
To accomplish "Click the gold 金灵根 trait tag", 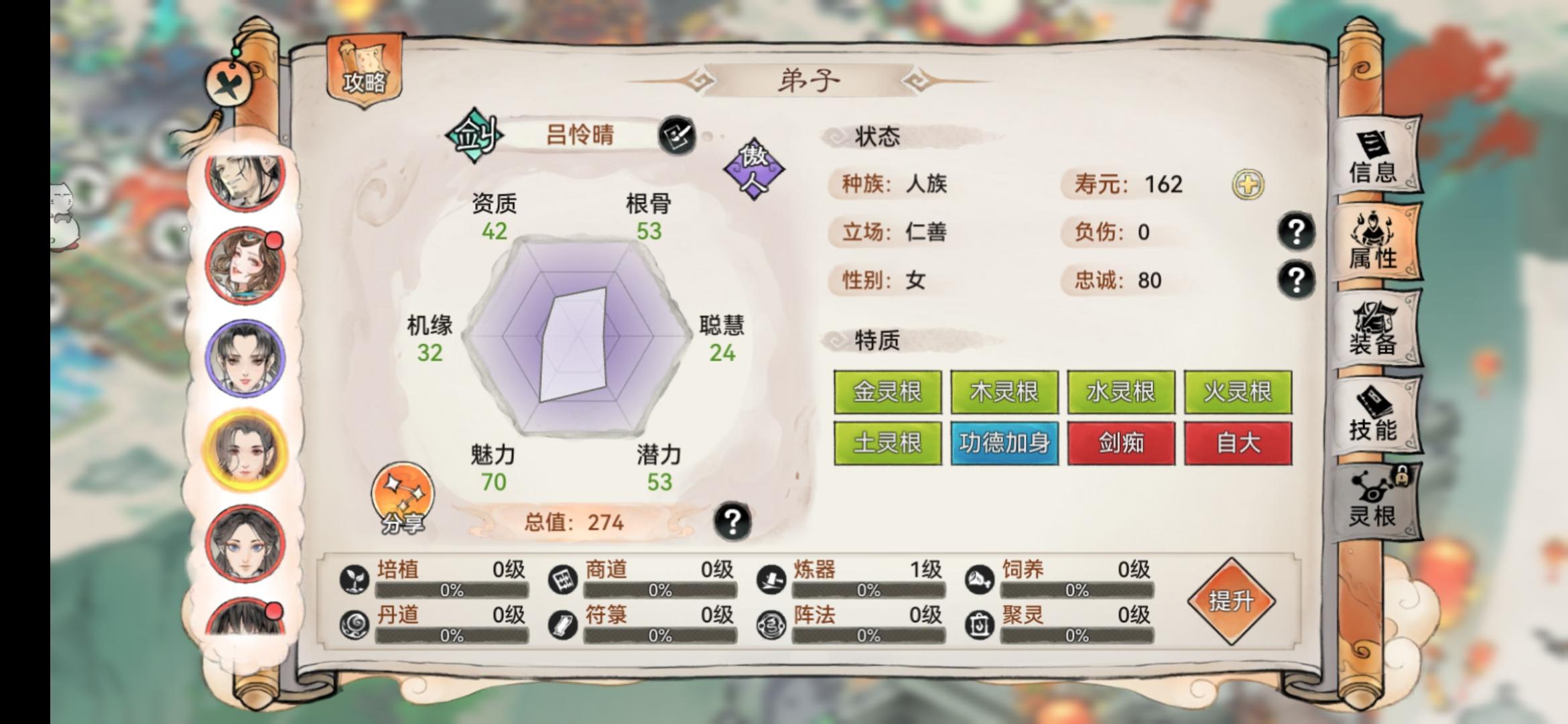I will 887,393.
